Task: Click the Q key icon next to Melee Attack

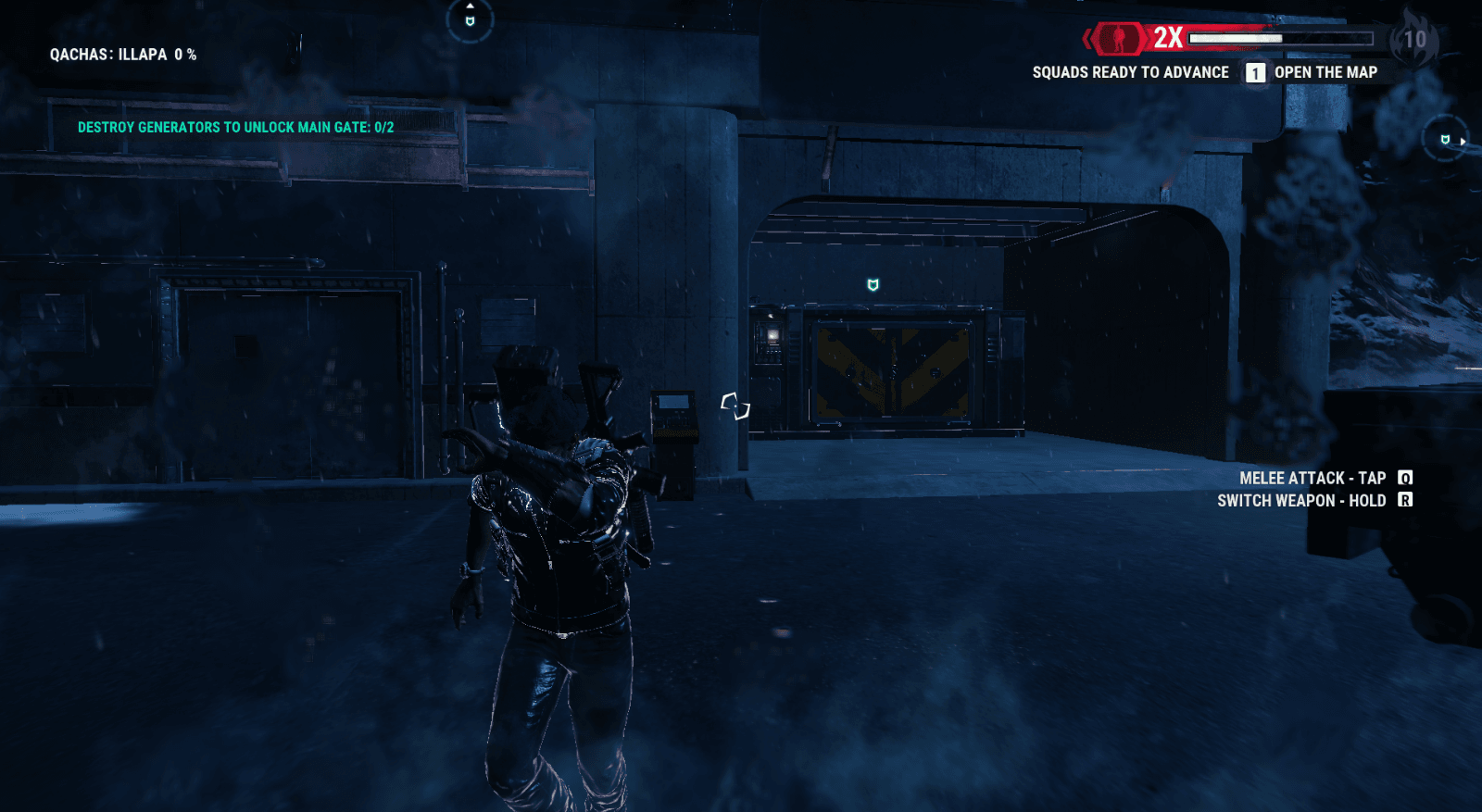Action: coord(1404,479)
